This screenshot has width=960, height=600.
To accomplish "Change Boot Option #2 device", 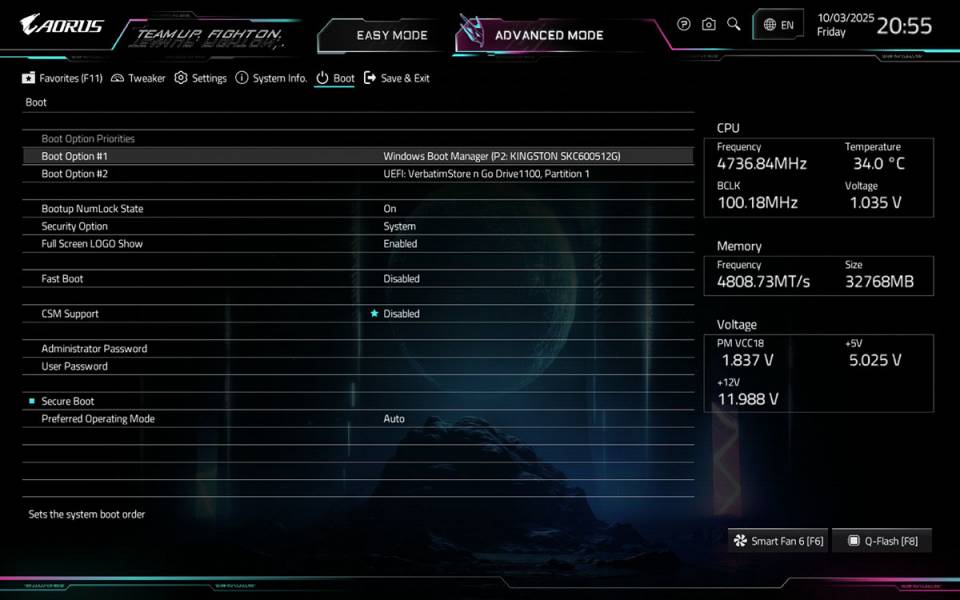I will [x=486, y=174].
